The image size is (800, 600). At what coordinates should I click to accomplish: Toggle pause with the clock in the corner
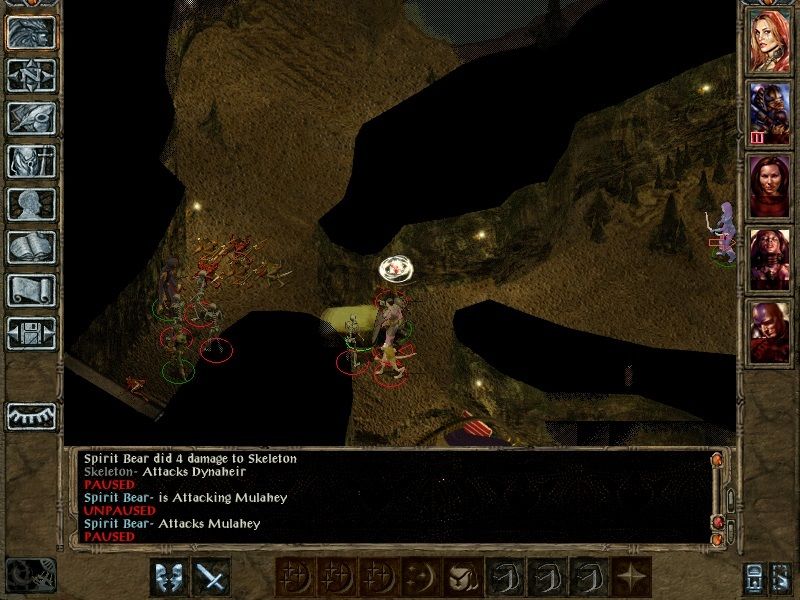29,574
